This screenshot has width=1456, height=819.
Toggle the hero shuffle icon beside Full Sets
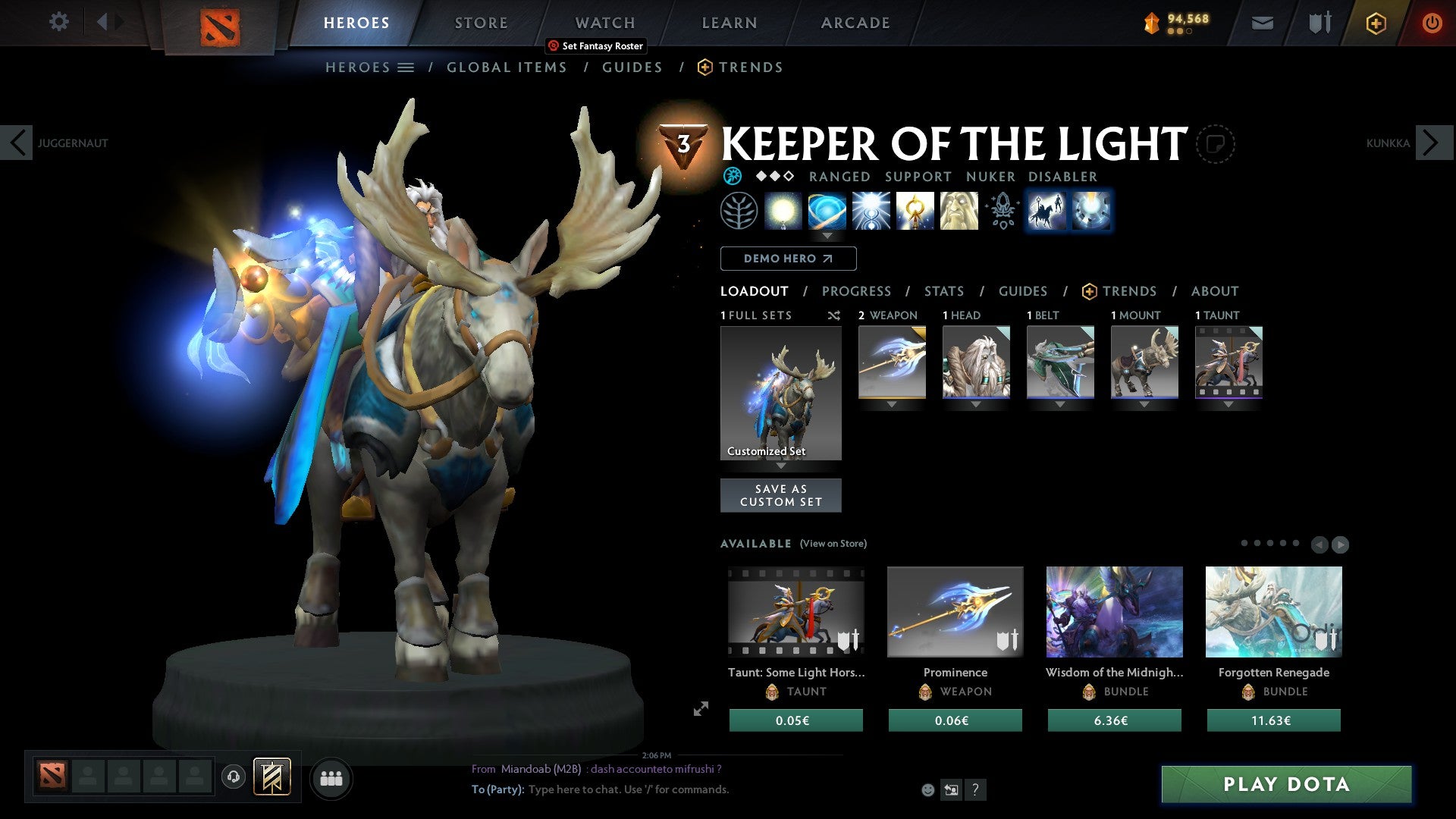(834, 315)
